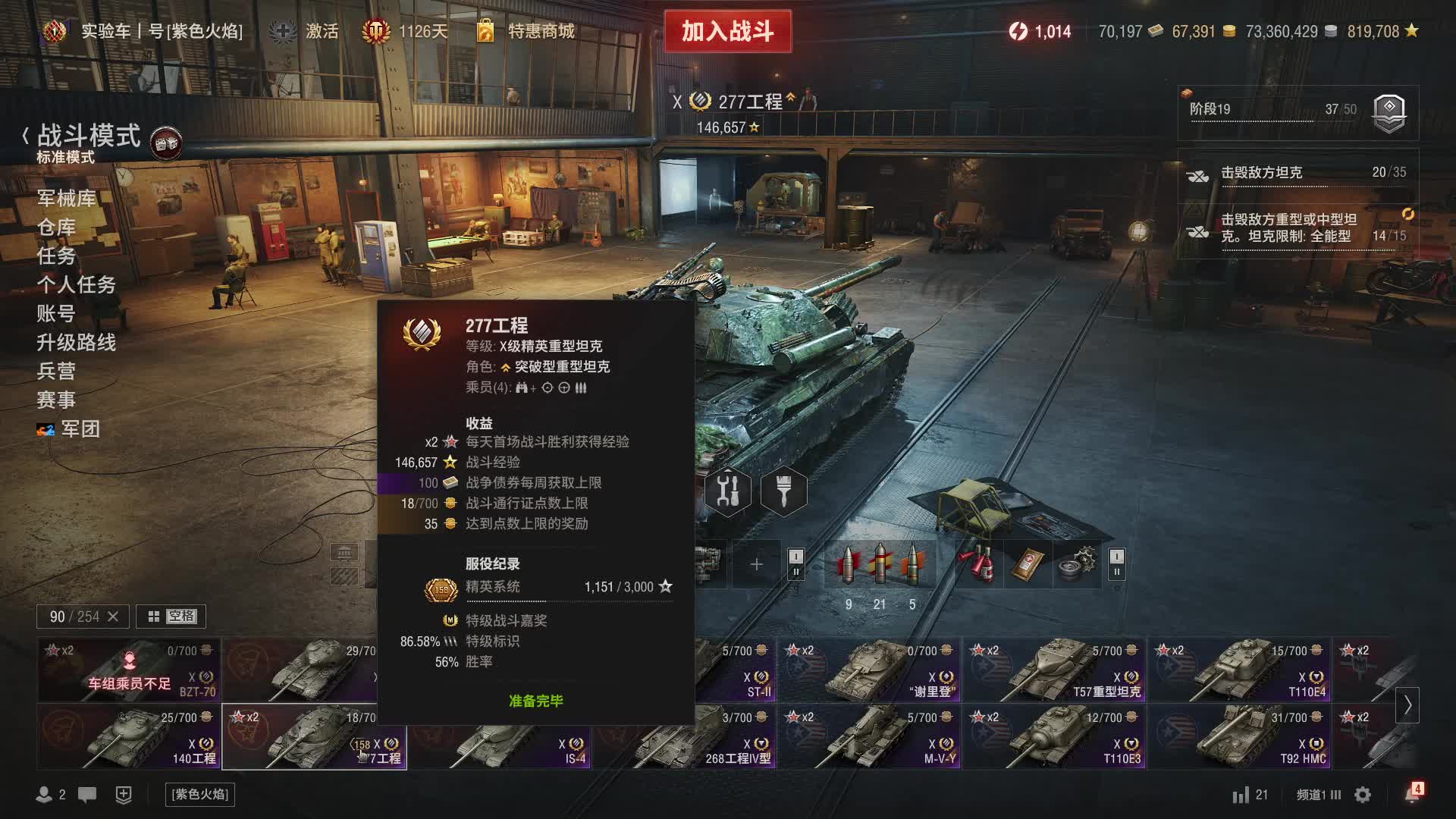Show 个人任务 personal missions
1456x819 pixels.
coord(76,285)
